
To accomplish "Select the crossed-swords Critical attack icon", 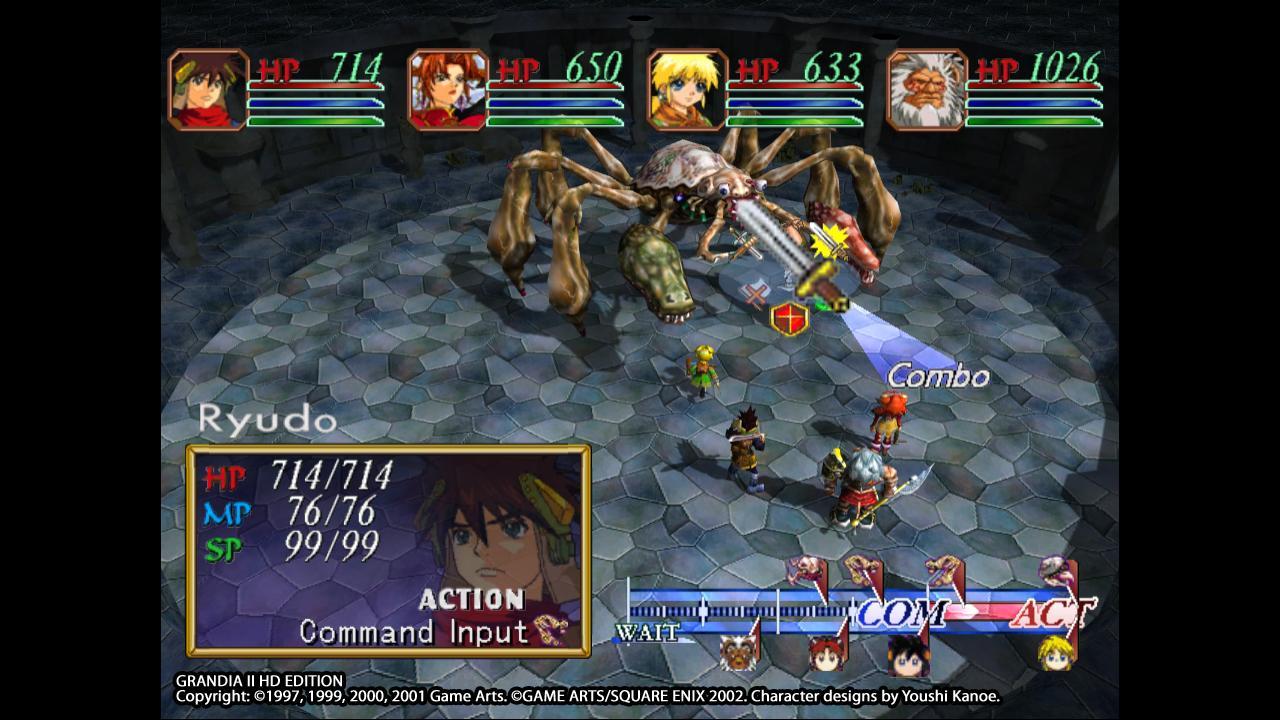I will pos(745,243).
